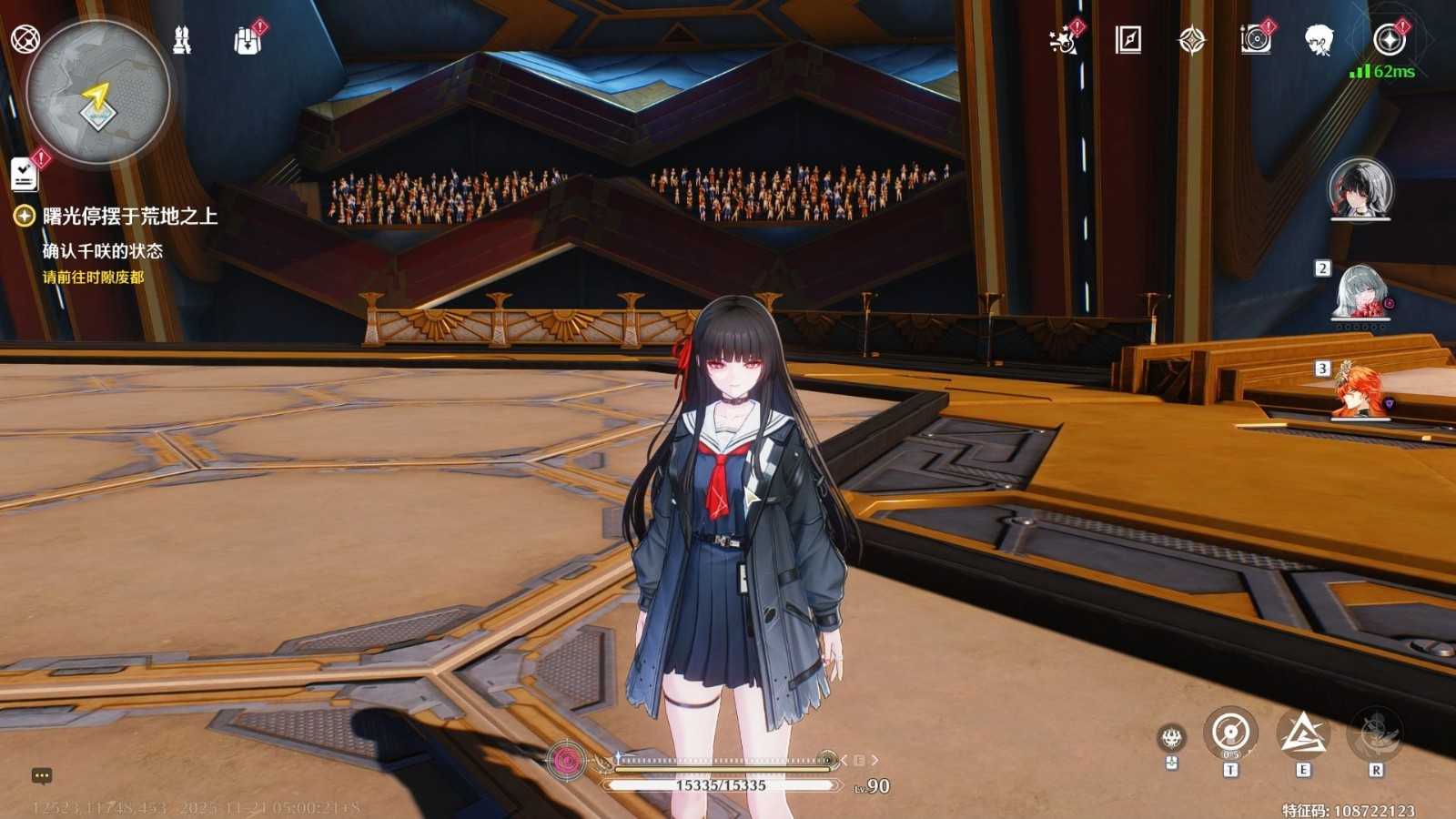The image size is (1456, 819).
Task: Open the checklist task icon
Action: pos(25,174)
